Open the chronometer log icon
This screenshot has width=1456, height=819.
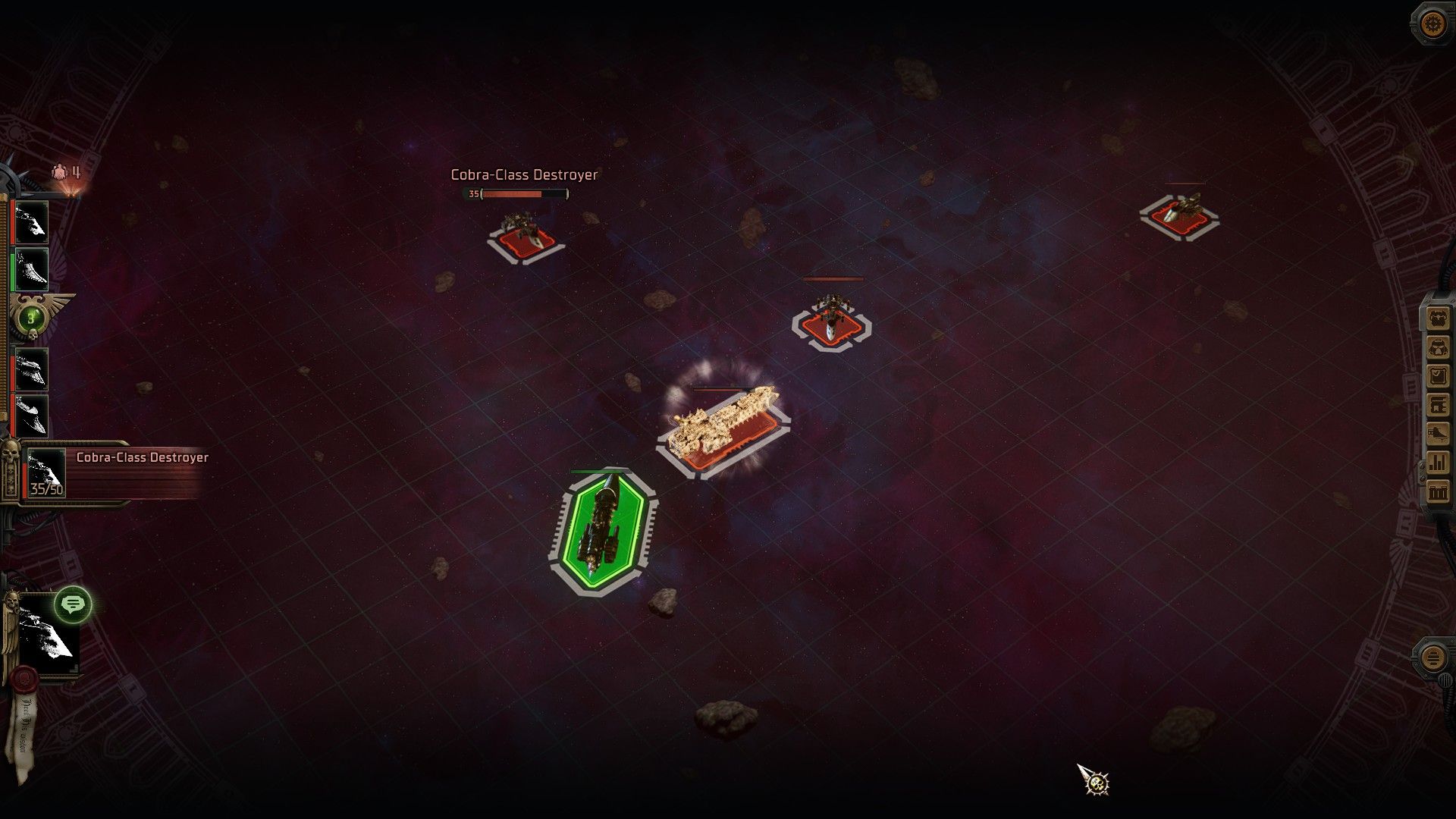tap(1436, 375)
